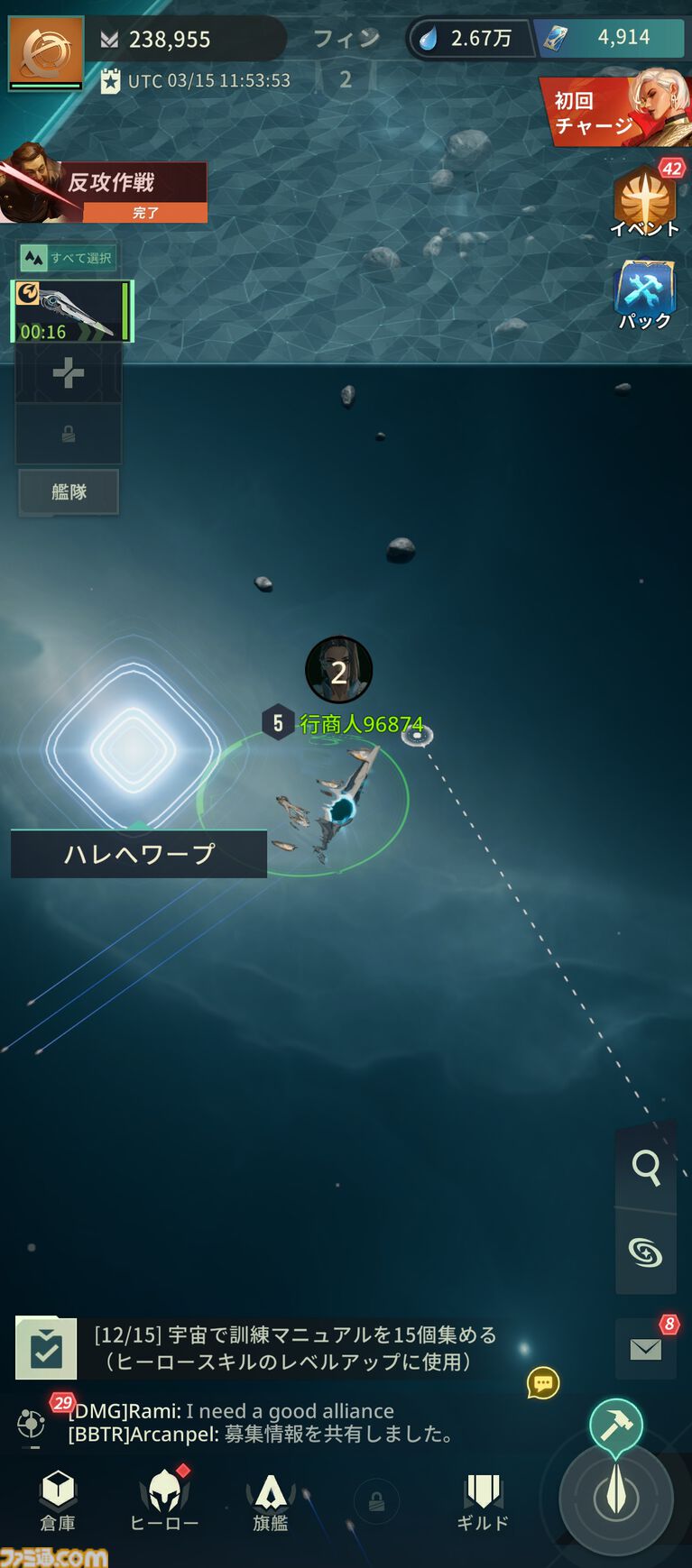Open the ヒーロー hero menu
The width and height of the screenshot is (692, 1568).
[164, 1501]
